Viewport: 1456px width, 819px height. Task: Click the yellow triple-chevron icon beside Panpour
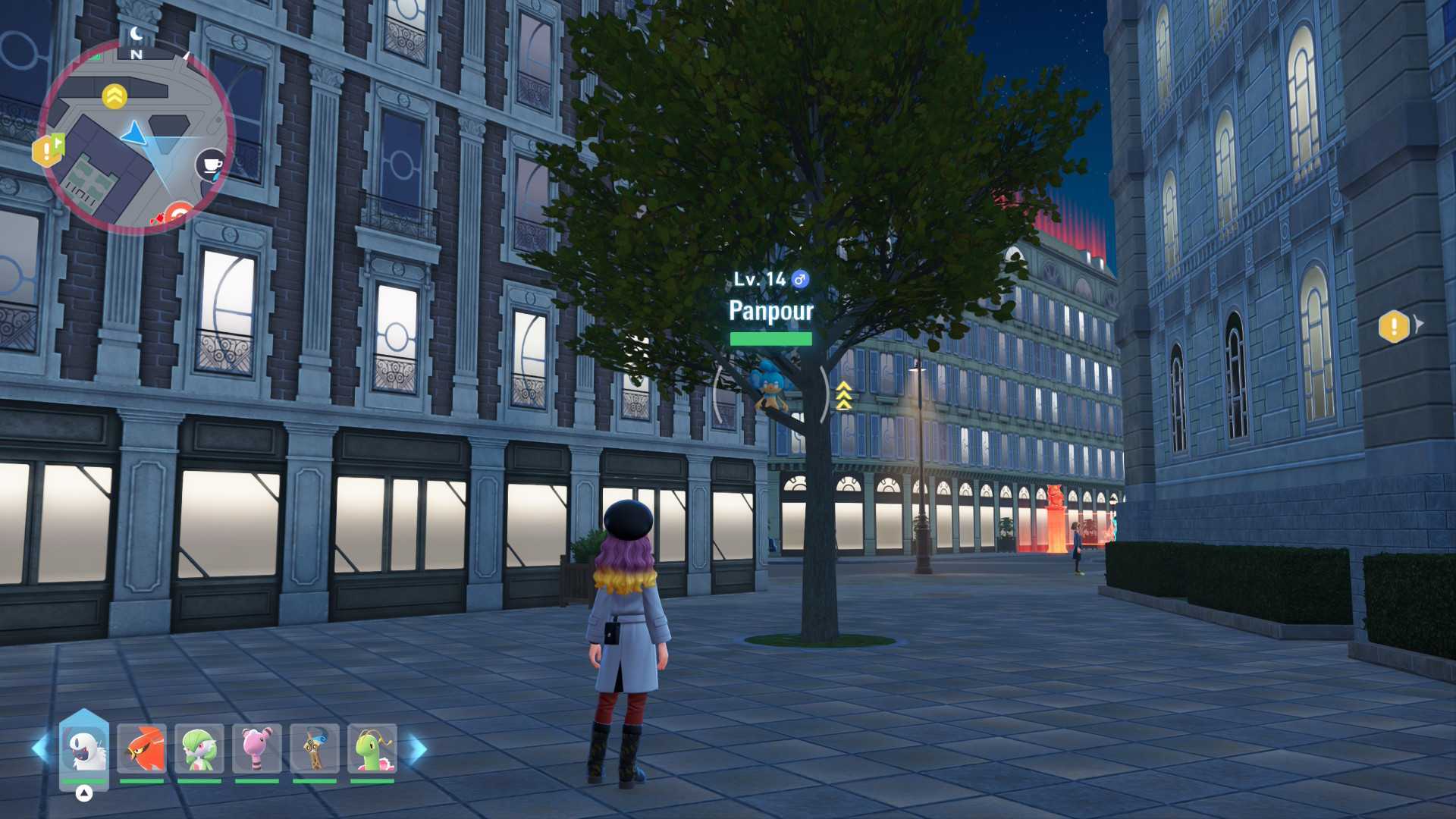844,396
